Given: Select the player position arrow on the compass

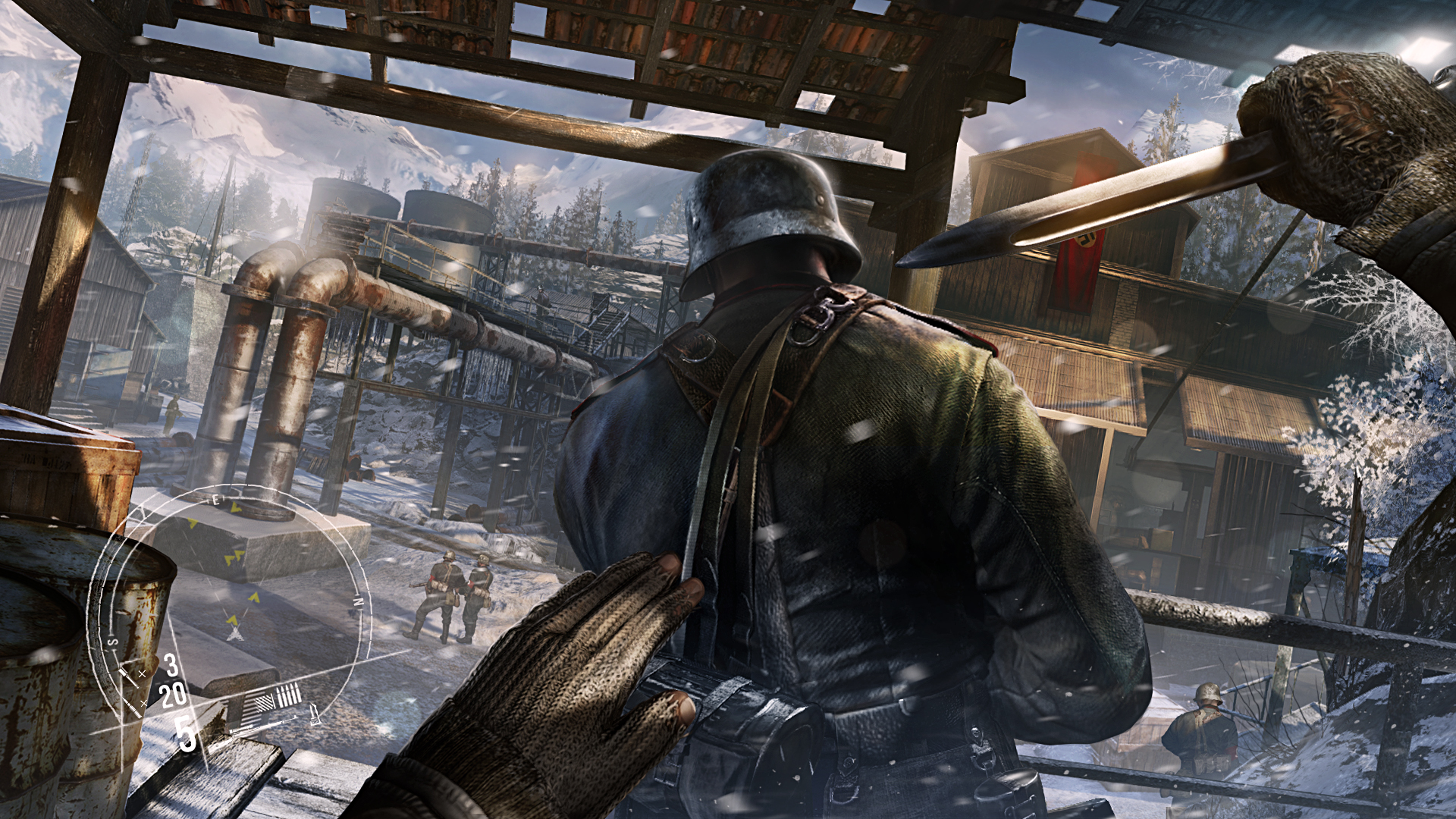Looking at the screenshot, I should [x=234, y=635].
